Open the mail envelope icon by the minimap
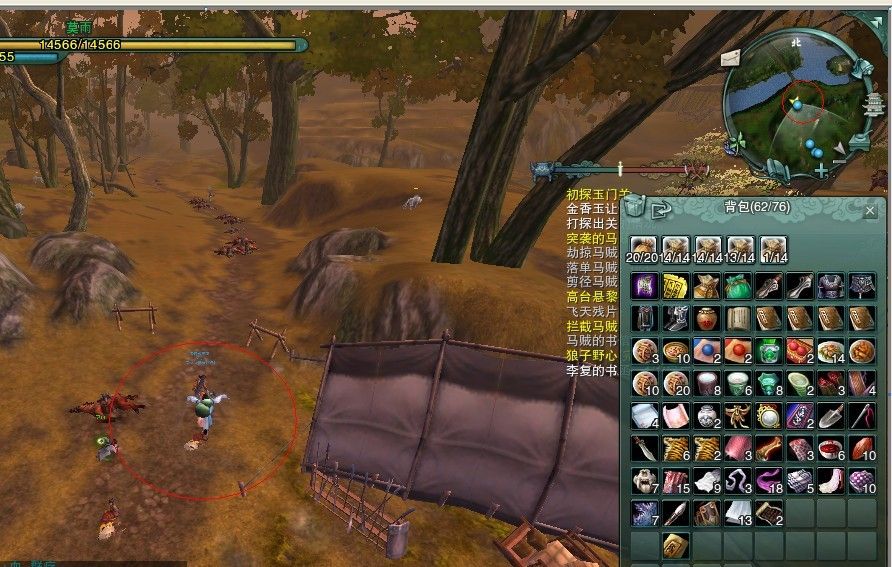Image resolution: width=892 pixels, height=567 pixels. tap(729, 56)
